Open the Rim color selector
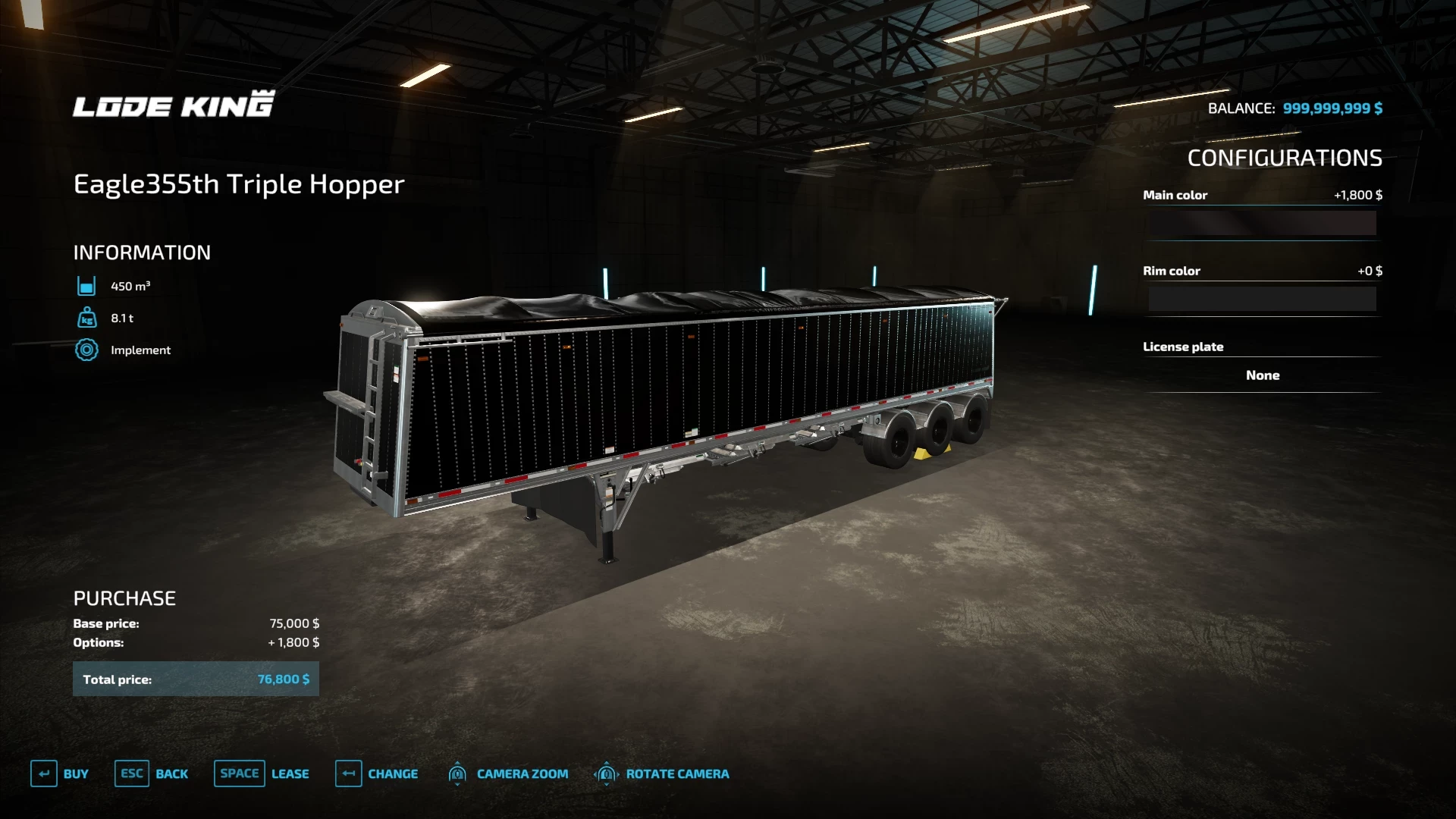The height and width of the screenshot is (819, 1456). click(1261, 298)
